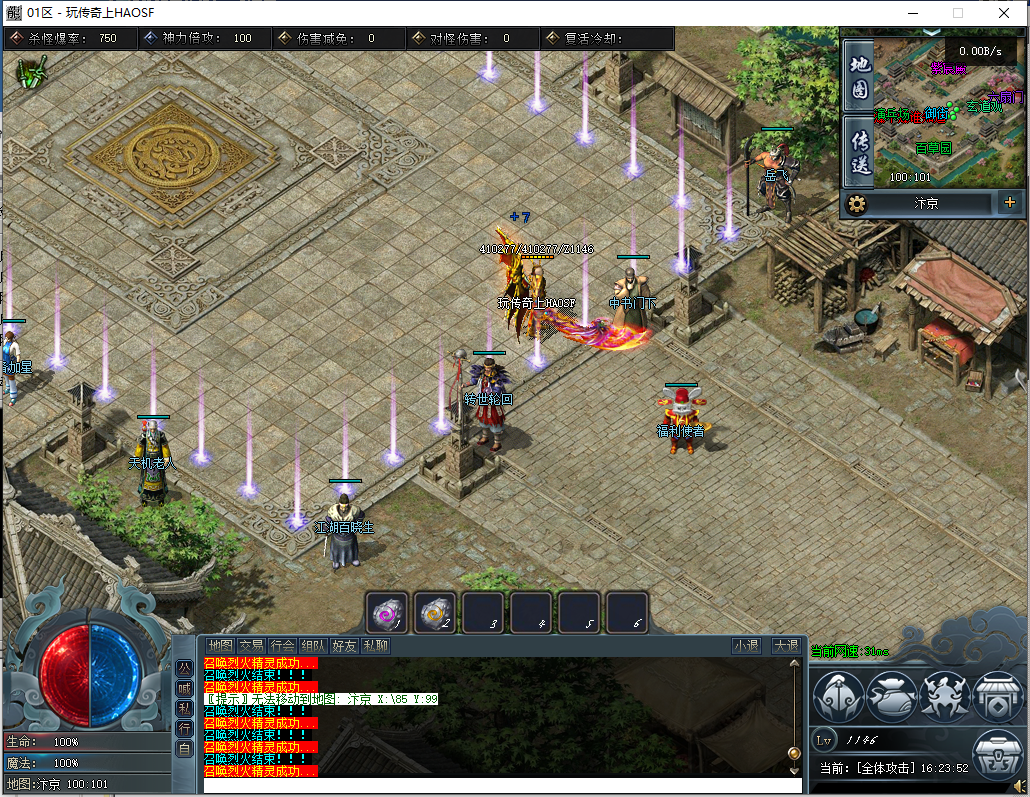The width and height of the screenshot is (1030, 797).
Task: Click the orange plus button by 汴京
Action: point(1009,203)
